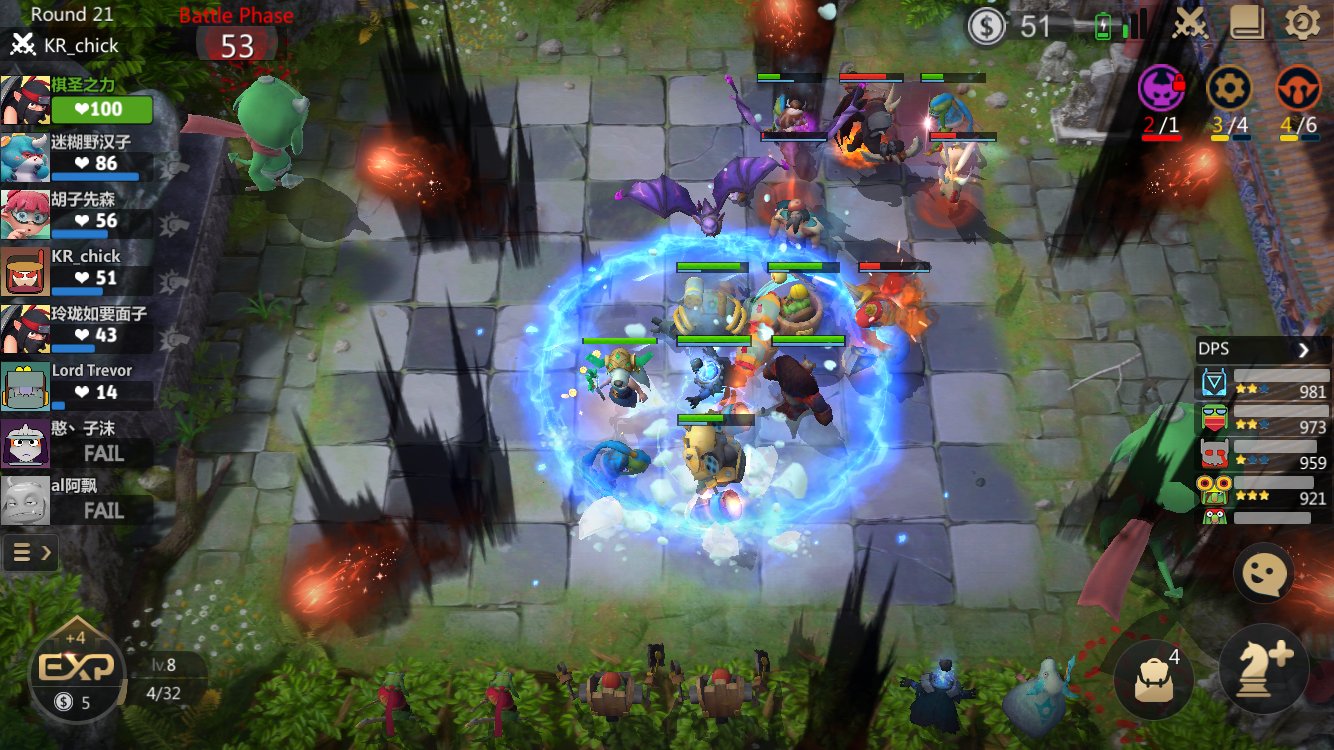The image size is (1334, 750).
Task: Show the yellow gear synergy details
Action: point(1229,90)
